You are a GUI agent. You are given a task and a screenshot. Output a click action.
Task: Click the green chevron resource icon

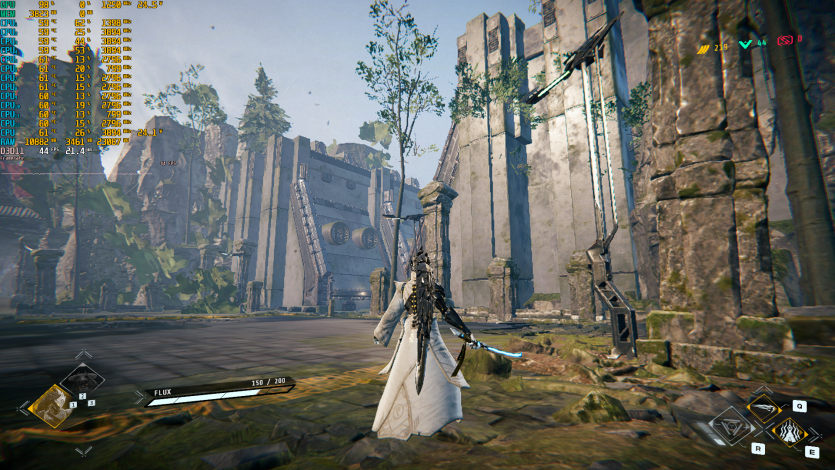[746, 44]
